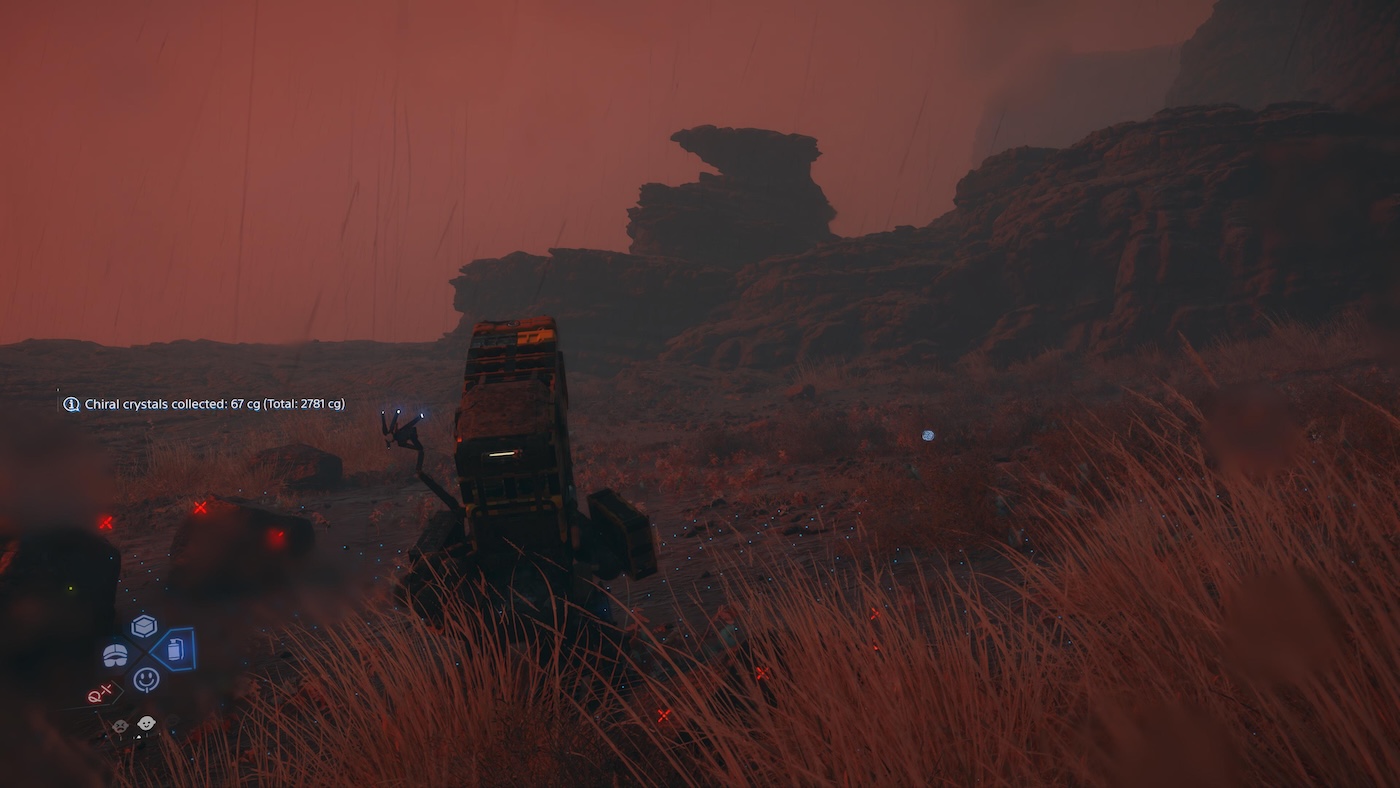Open the cargo box quick-select icon

pos(144,626)
